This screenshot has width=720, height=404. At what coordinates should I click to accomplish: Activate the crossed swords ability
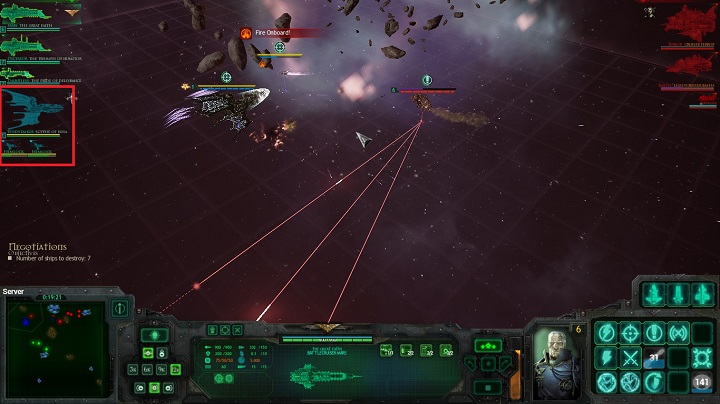click(631, 358)
